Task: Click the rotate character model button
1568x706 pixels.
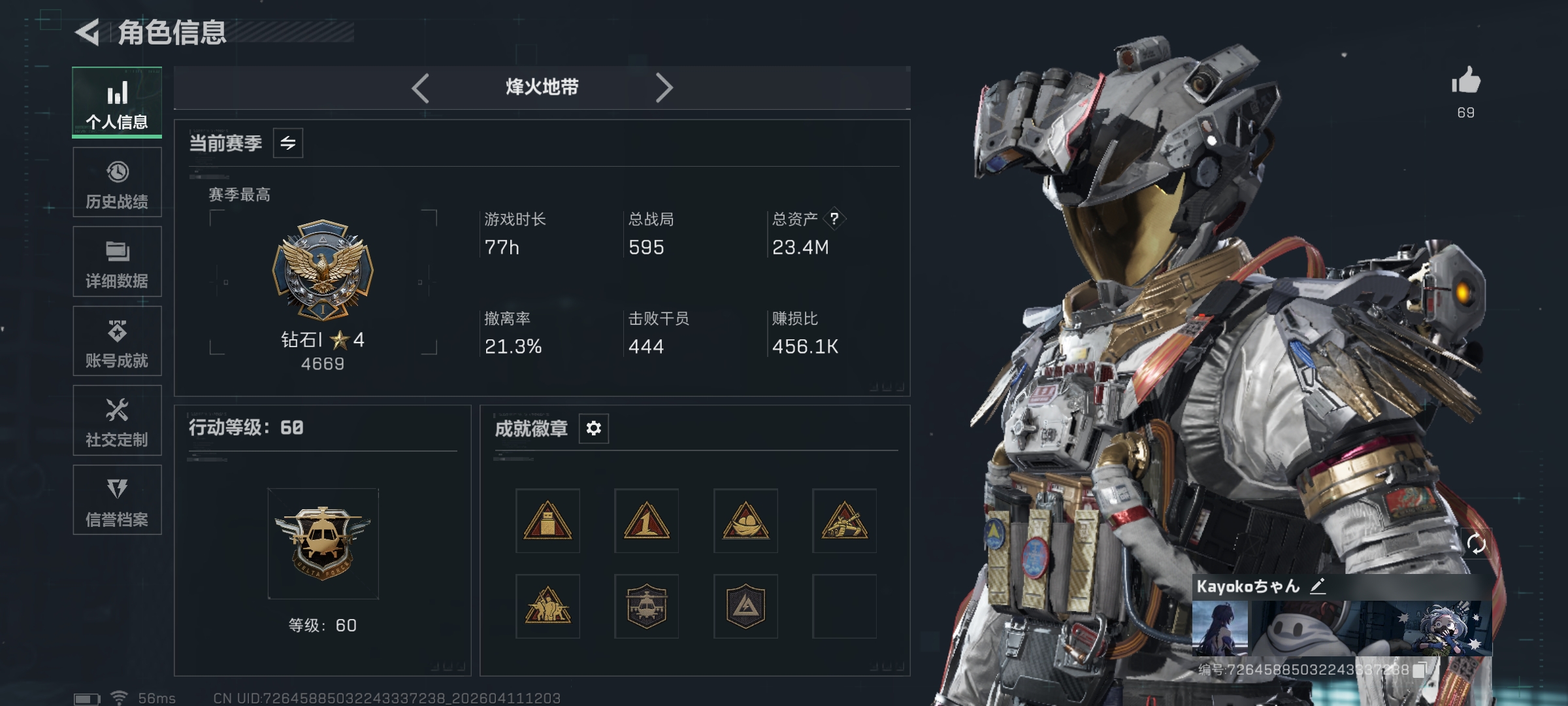Action: (x=1476, y=543)
